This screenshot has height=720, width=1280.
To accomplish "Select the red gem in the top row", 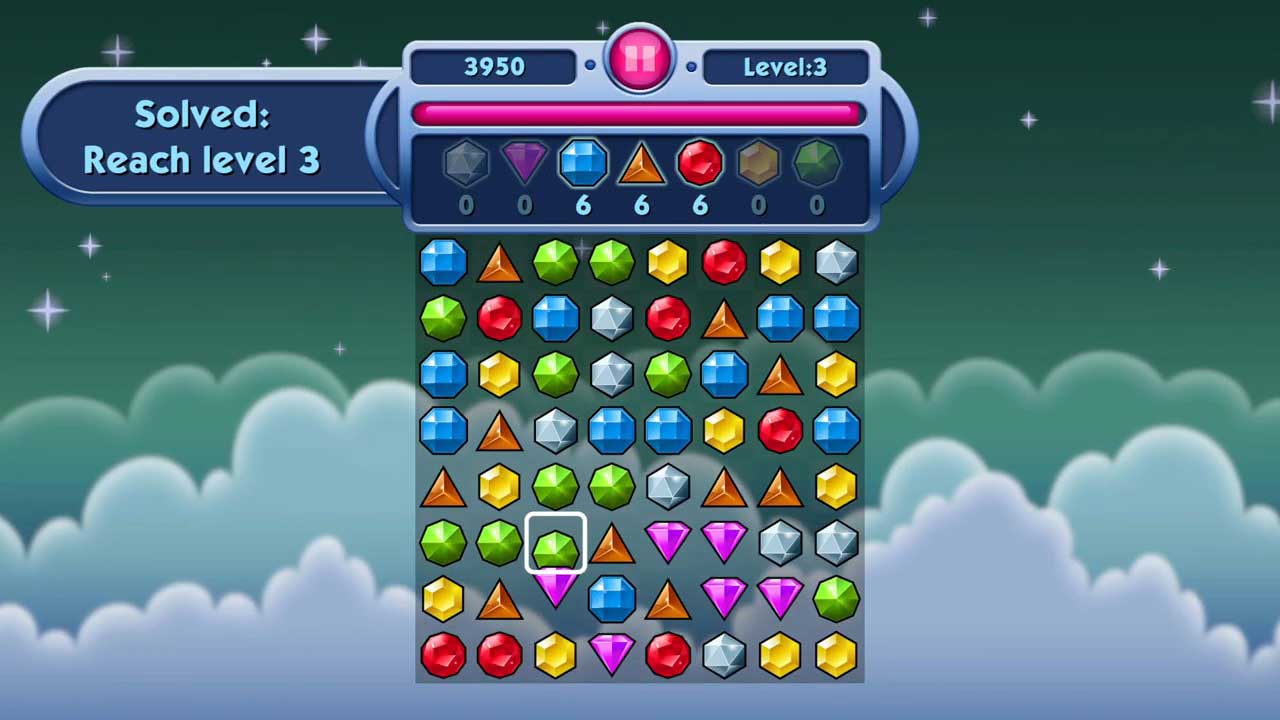I will (x=724, y=262).
